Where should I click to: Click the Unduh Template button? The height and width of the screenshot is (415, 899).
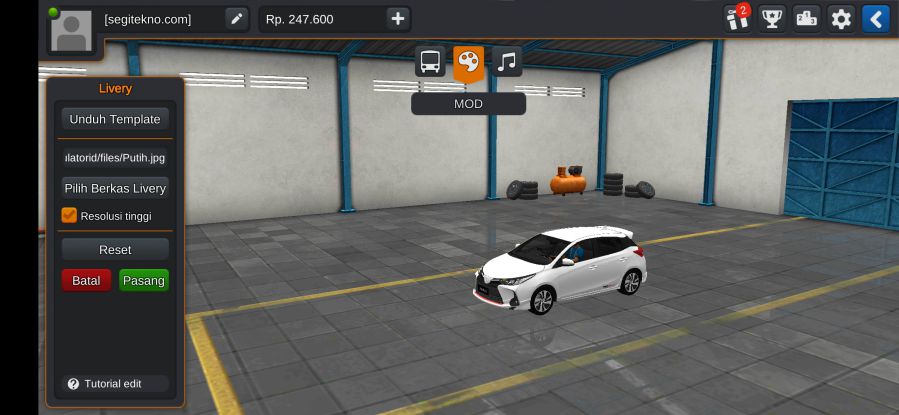115,119
